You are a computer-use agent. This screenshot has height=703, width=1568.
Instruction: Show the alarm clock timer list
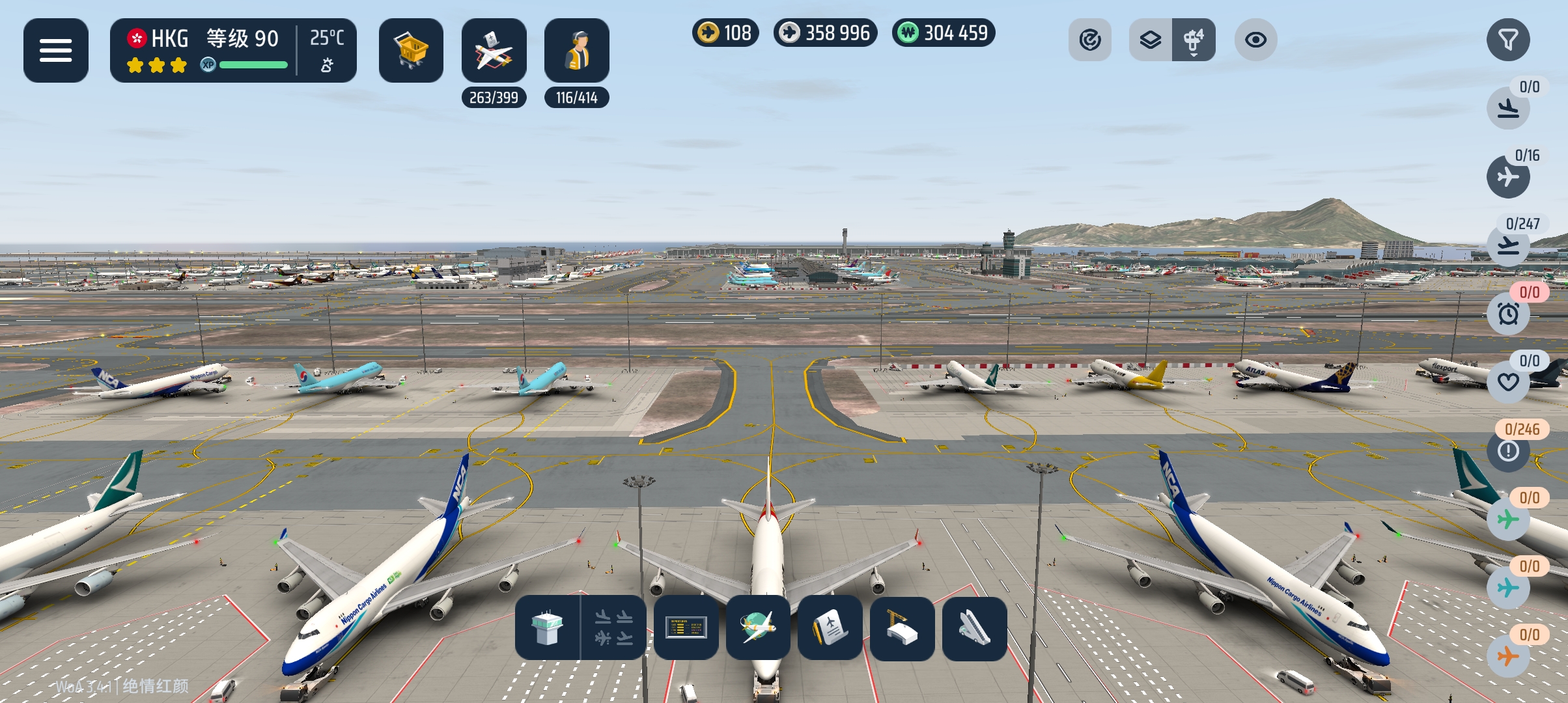click(1507, 314)
